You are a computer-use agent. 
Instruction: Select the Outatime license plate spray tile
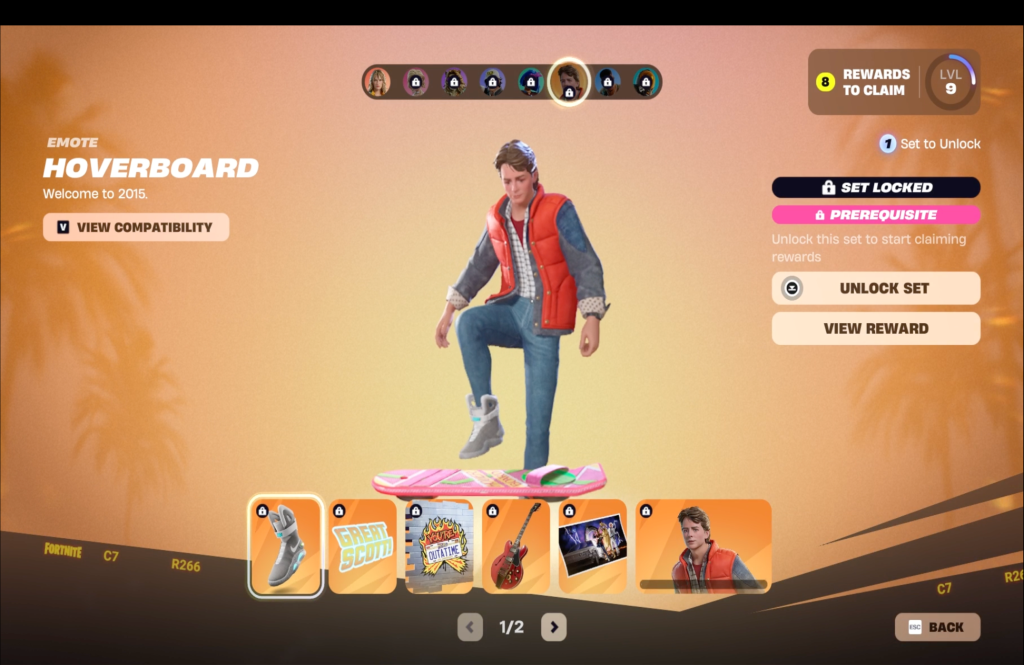tap(439, 546)
